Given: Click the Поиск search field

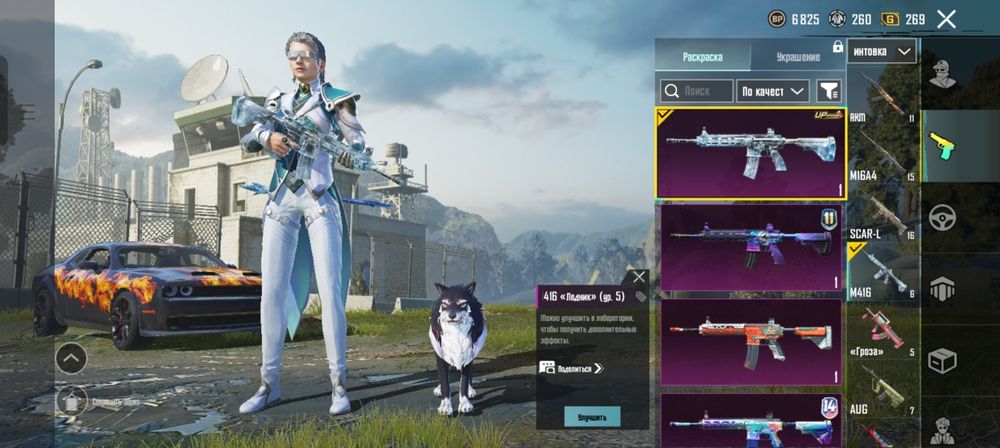Looking at the screenshot, I should 697,91.
